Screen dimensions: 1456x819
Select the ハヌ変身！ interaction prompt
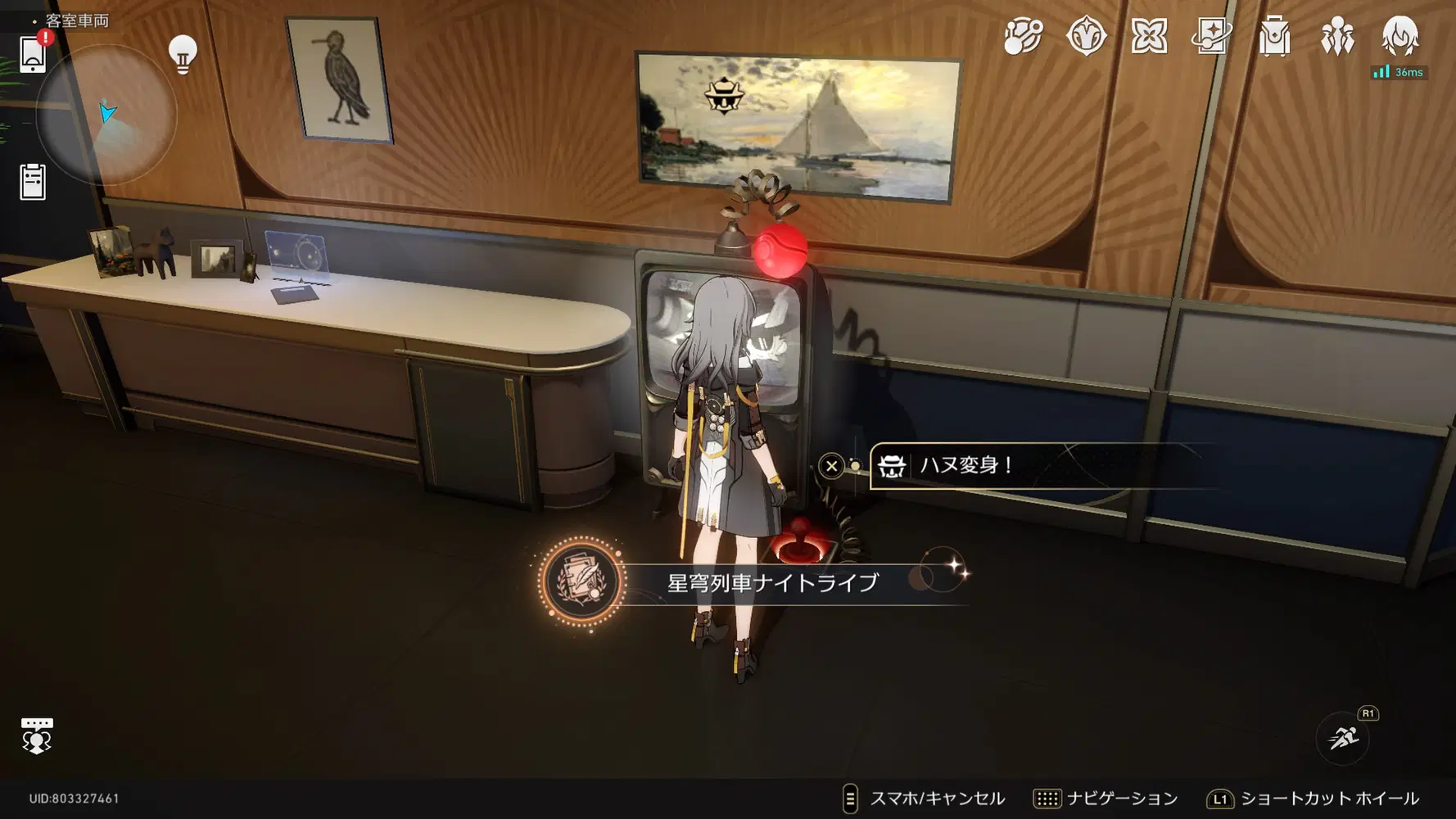point(983,466)
